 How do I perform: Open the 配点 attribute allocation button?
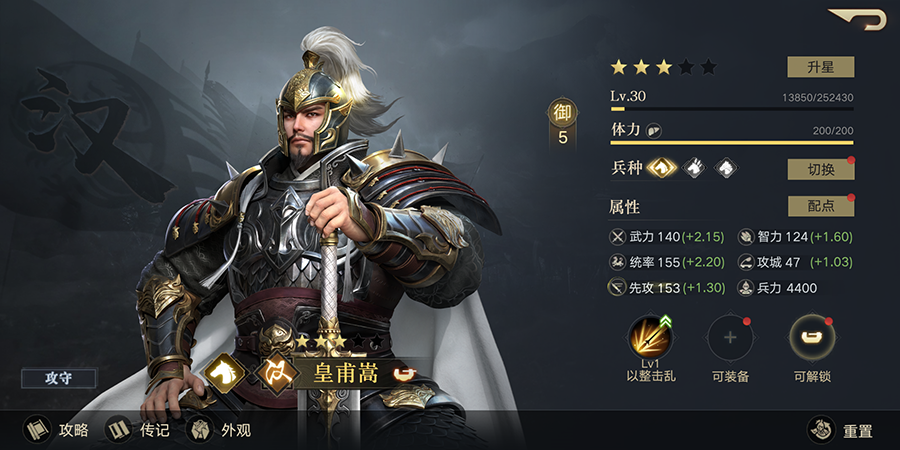coord(820,206)
